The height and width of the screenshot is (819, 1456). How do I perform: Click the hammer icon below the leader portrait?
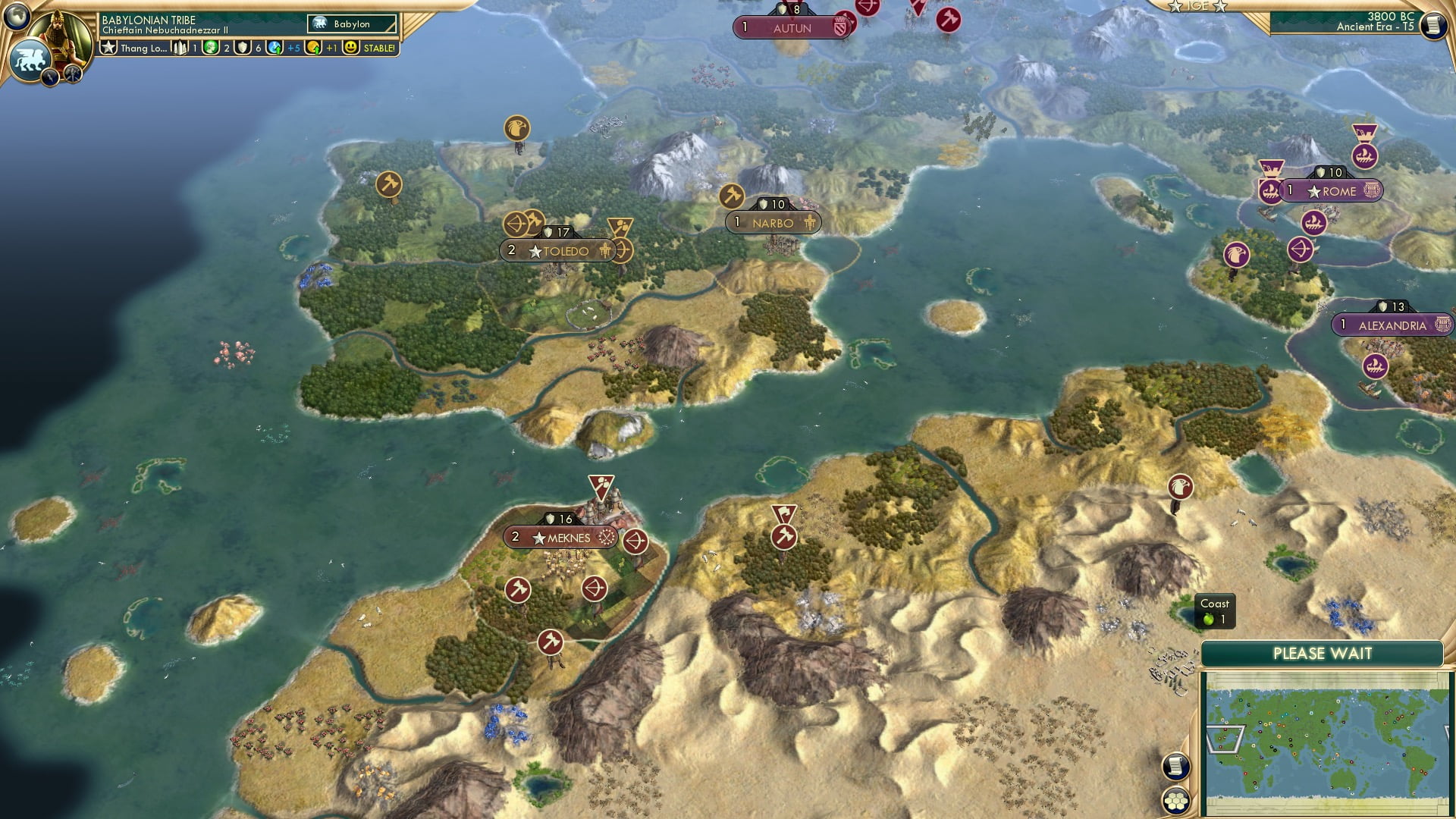coord(72,74)
